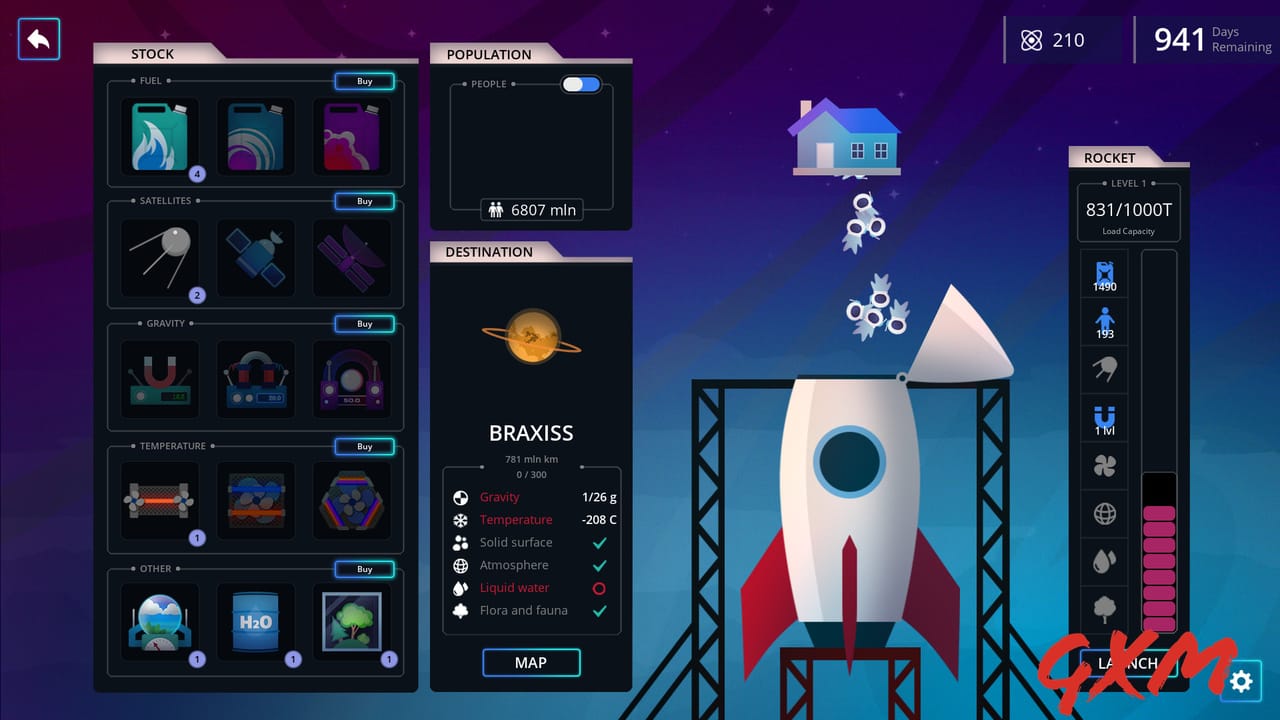Toggle the Liquid water indicator for Braxiss
This screenshot has width=1280, height=720.
pyautogui.click(x=601, y=588)
